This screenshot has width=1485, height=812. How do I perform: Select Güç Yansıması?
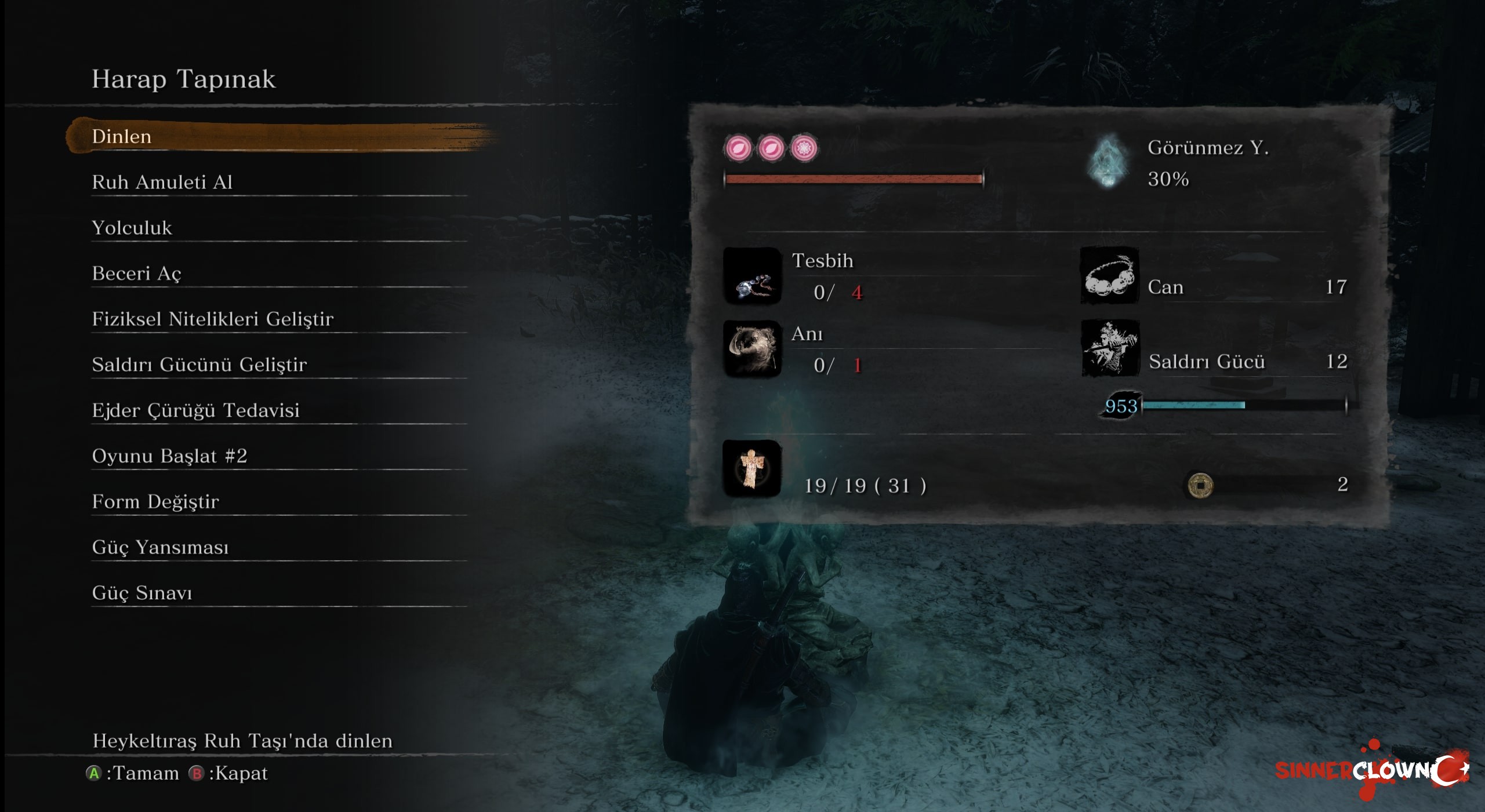tap(161, 548)
